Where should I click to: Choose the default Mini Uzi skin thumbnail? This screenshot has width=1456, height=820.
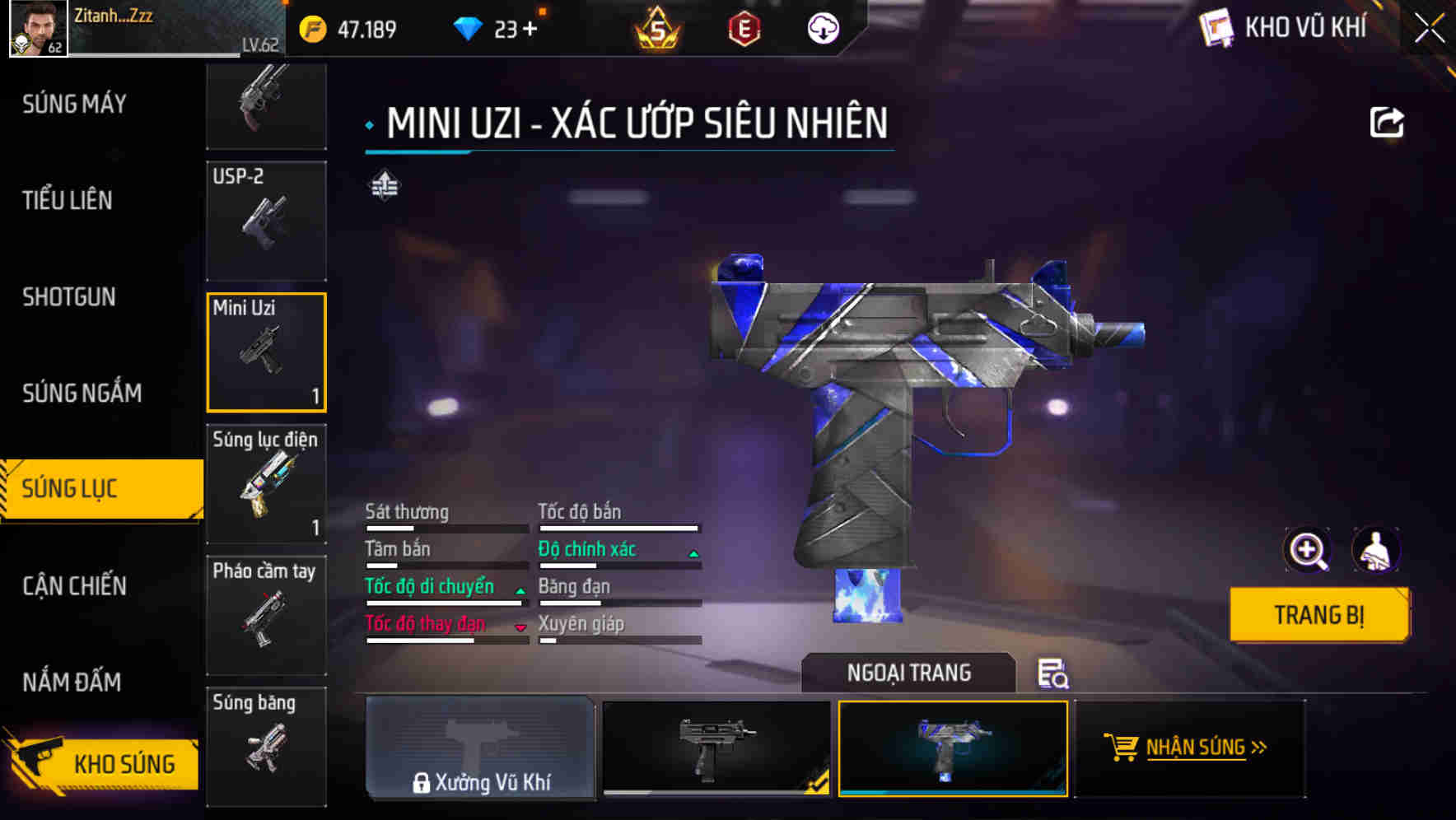point(715,749)
